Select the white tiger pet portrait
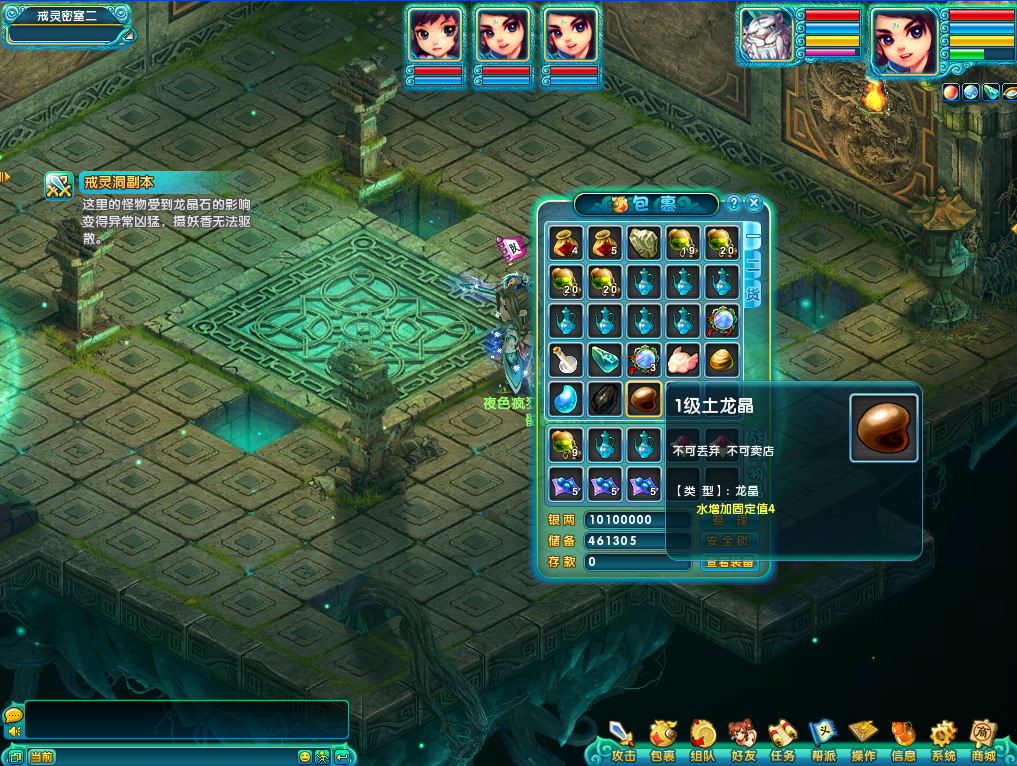The image size is (1017, 766). (x=767, y=38)
